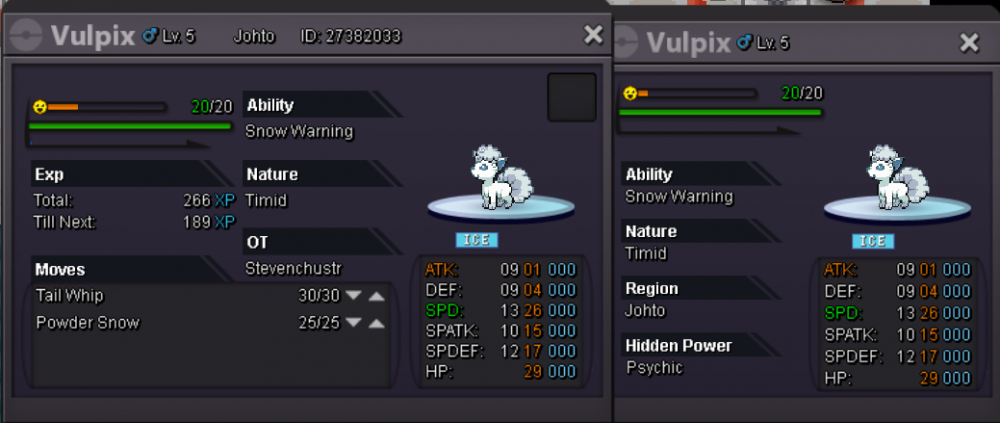The width and height of the screenshot is (1000, 423).
Task: Click the down arrow beside Tail Whip
Action: tap(353, 296)
